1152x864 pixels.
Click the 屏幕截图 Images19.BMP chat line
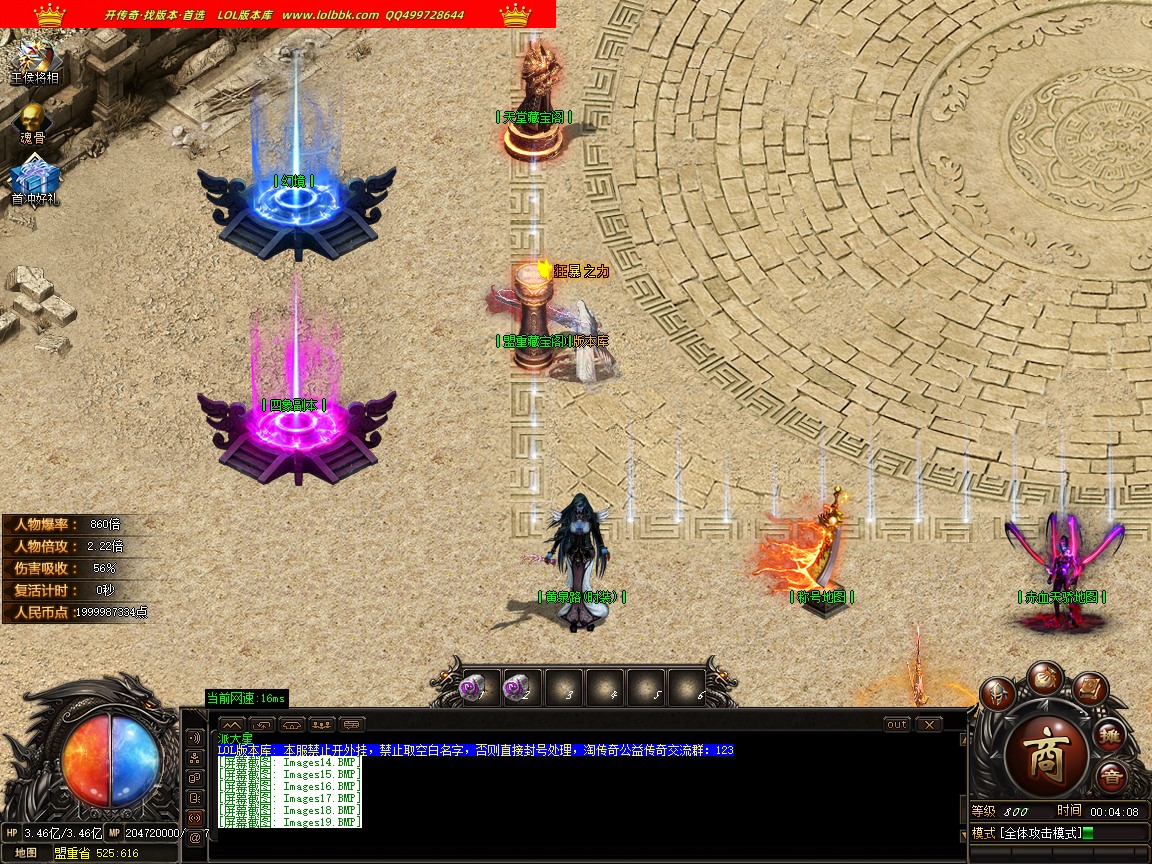tap(290, 822)
